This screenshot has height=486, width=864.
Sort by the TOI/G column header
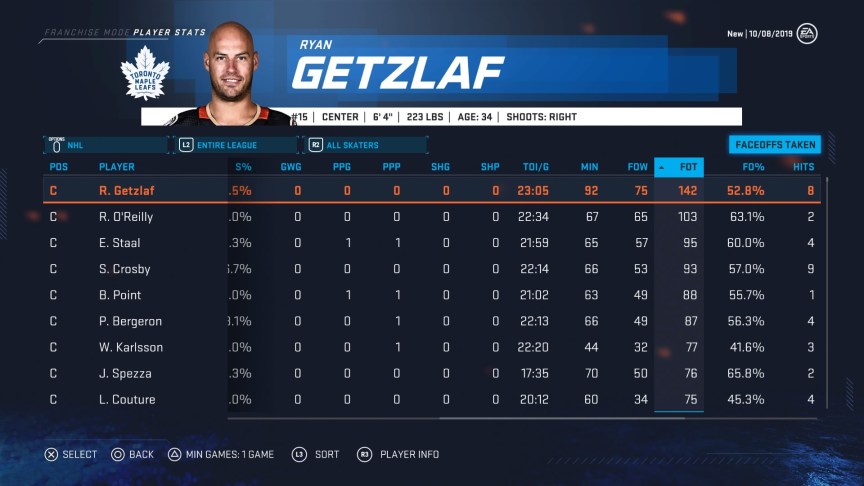click(537, 166)
